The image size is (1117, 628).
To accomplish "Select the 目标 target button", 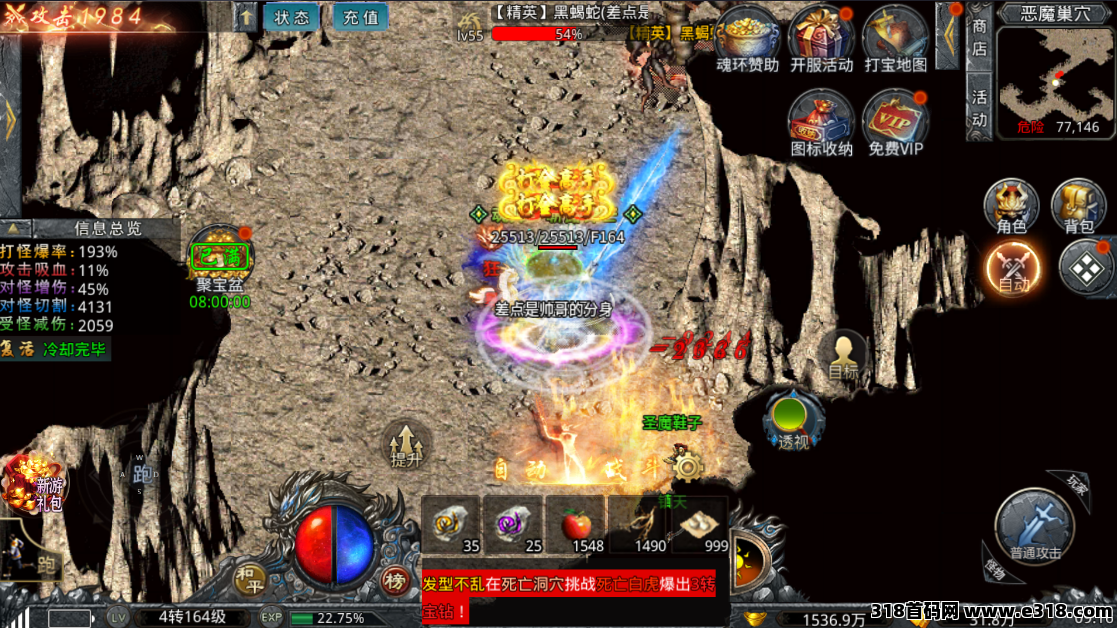I will point(843,355).
